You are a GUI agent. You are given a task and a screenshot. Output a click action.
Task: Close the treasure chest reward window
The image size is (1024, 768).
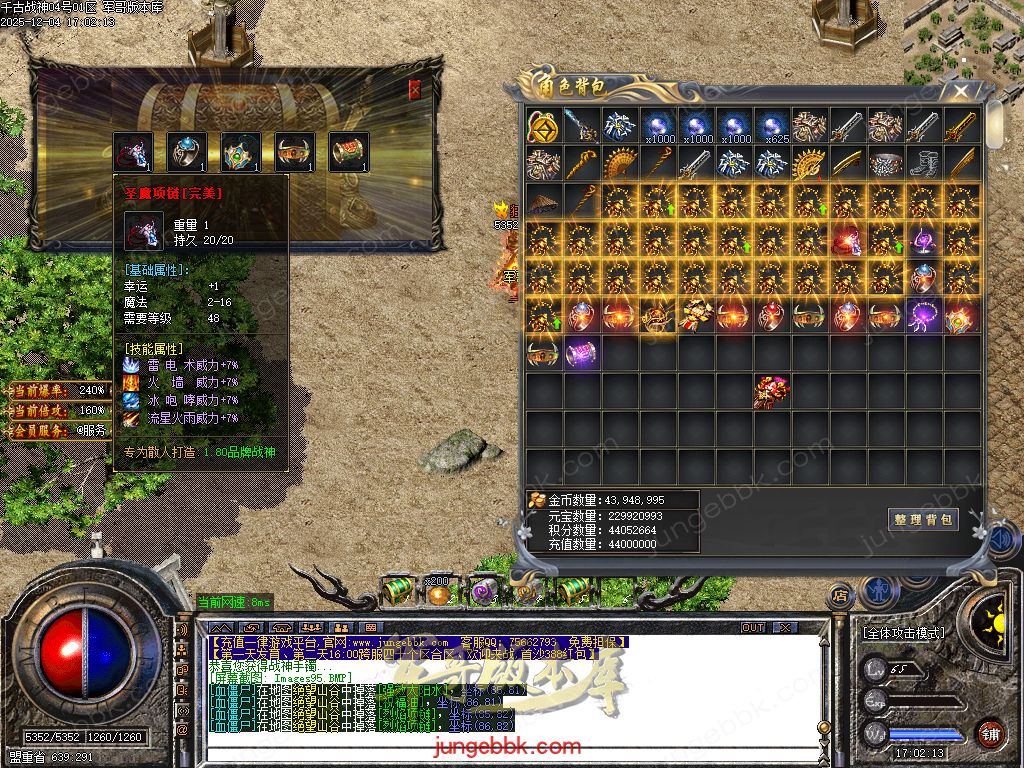415,89
